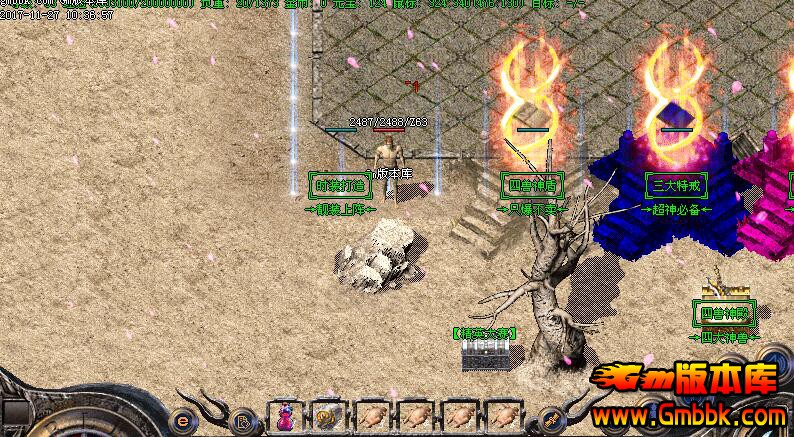The image size is (794, 437).
Task: Click the round button right of the hotbar
Action: (x=549, y=420)
